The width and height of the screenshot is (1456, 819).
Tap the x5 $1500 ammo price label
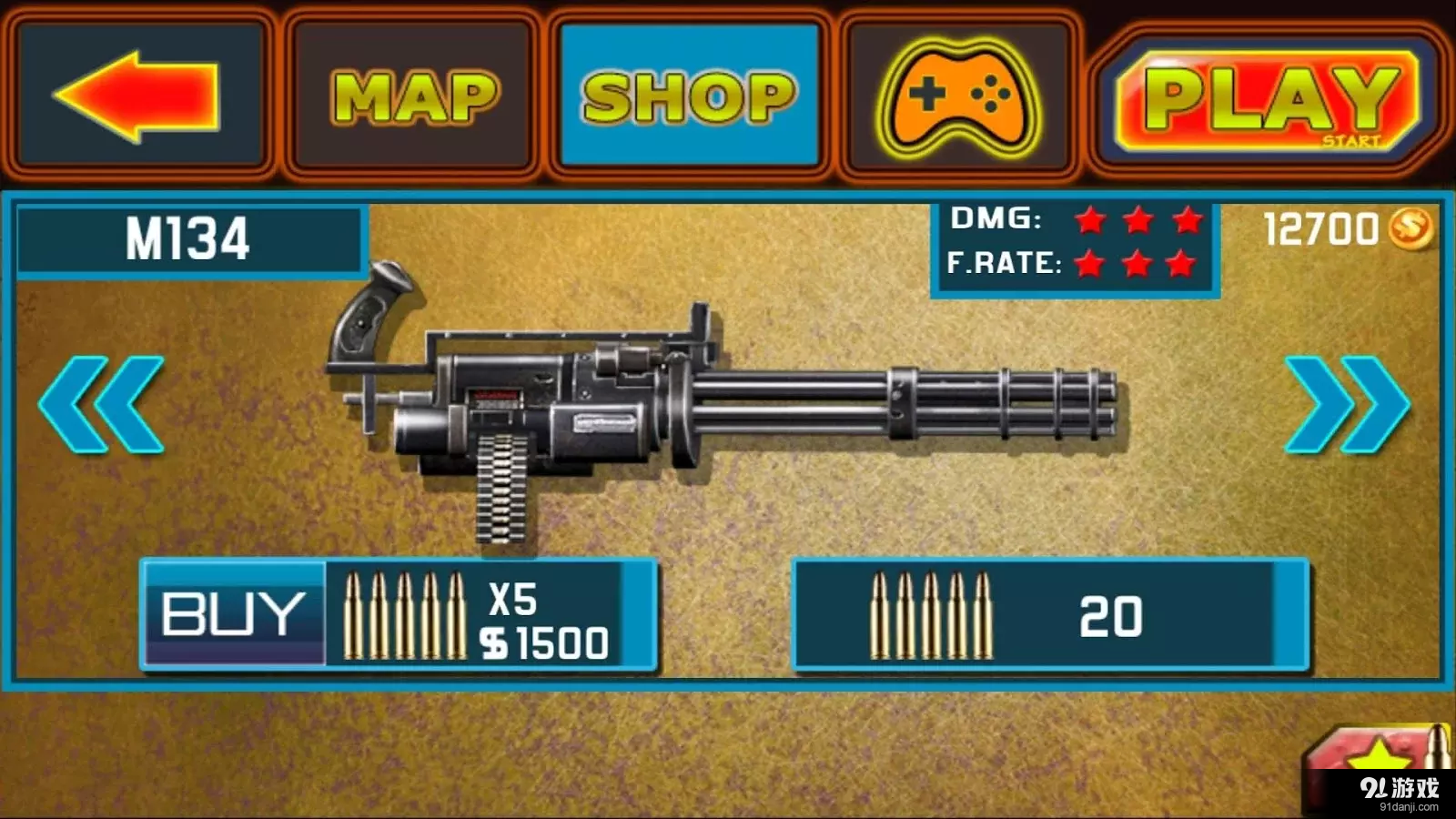click(x=543, y=619)
